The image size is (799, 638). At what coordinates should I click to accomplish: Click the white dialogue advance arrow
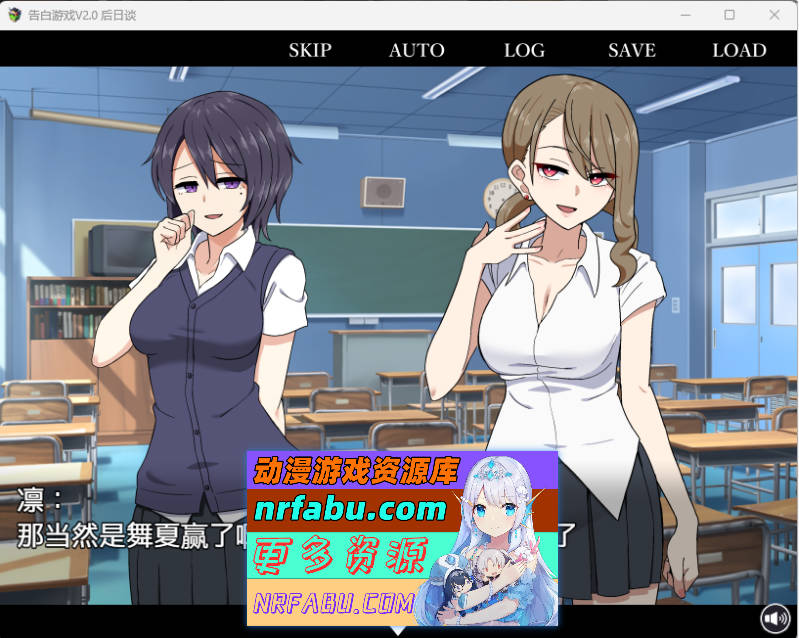(398, 630)
